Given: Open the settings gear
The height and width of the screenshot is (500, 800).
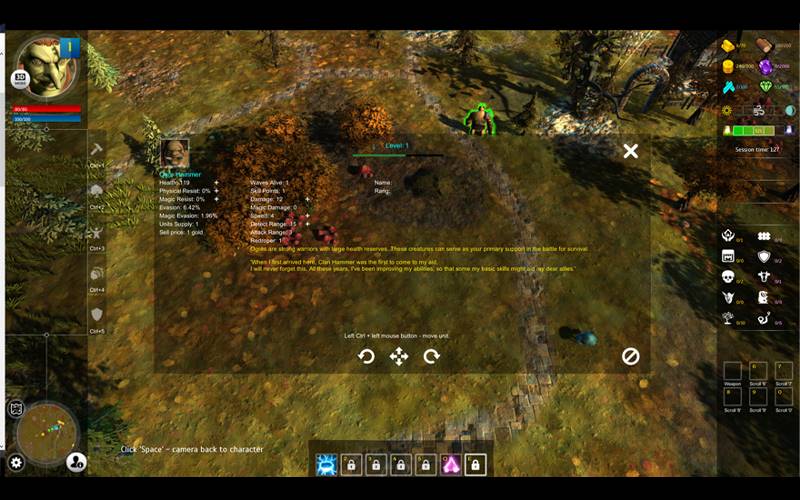Looking at the screenshot, I should click(x=16, y=462).
